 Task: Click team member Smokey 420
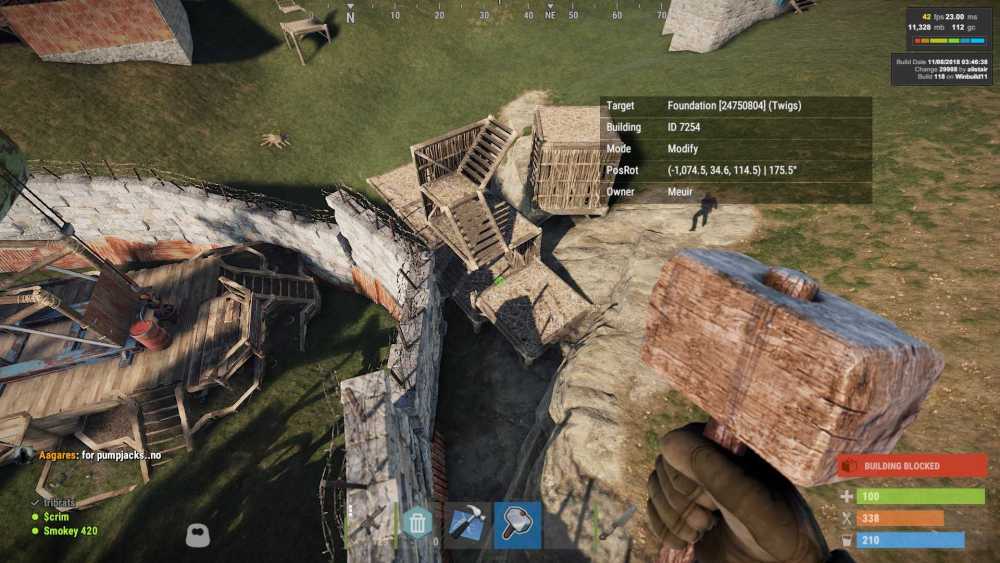[x=70, y=531]
